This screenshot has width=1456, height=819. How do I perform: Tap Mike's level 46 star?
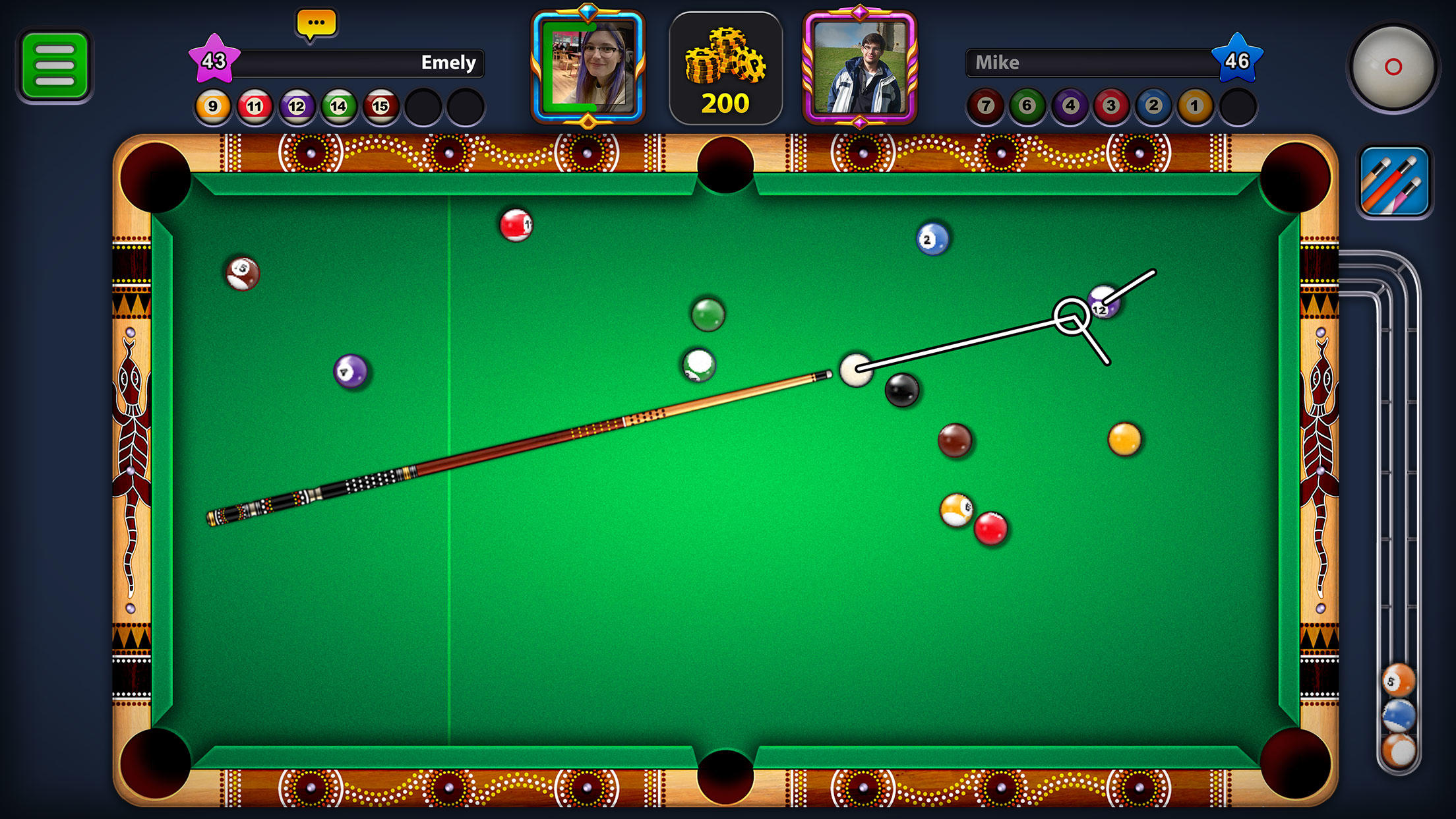click(x=1238, y=61)
